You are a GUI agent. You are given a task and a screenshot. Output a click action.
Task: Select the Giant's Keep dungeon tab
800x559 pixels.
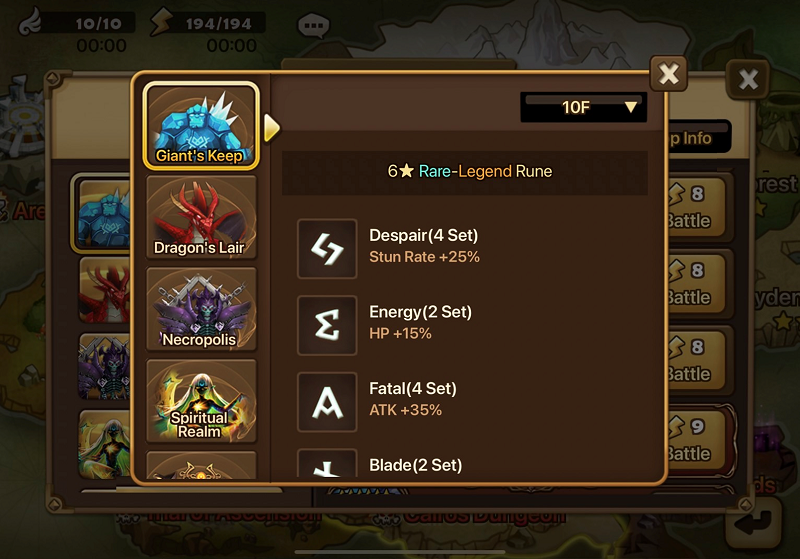click(x=201, y=125)
